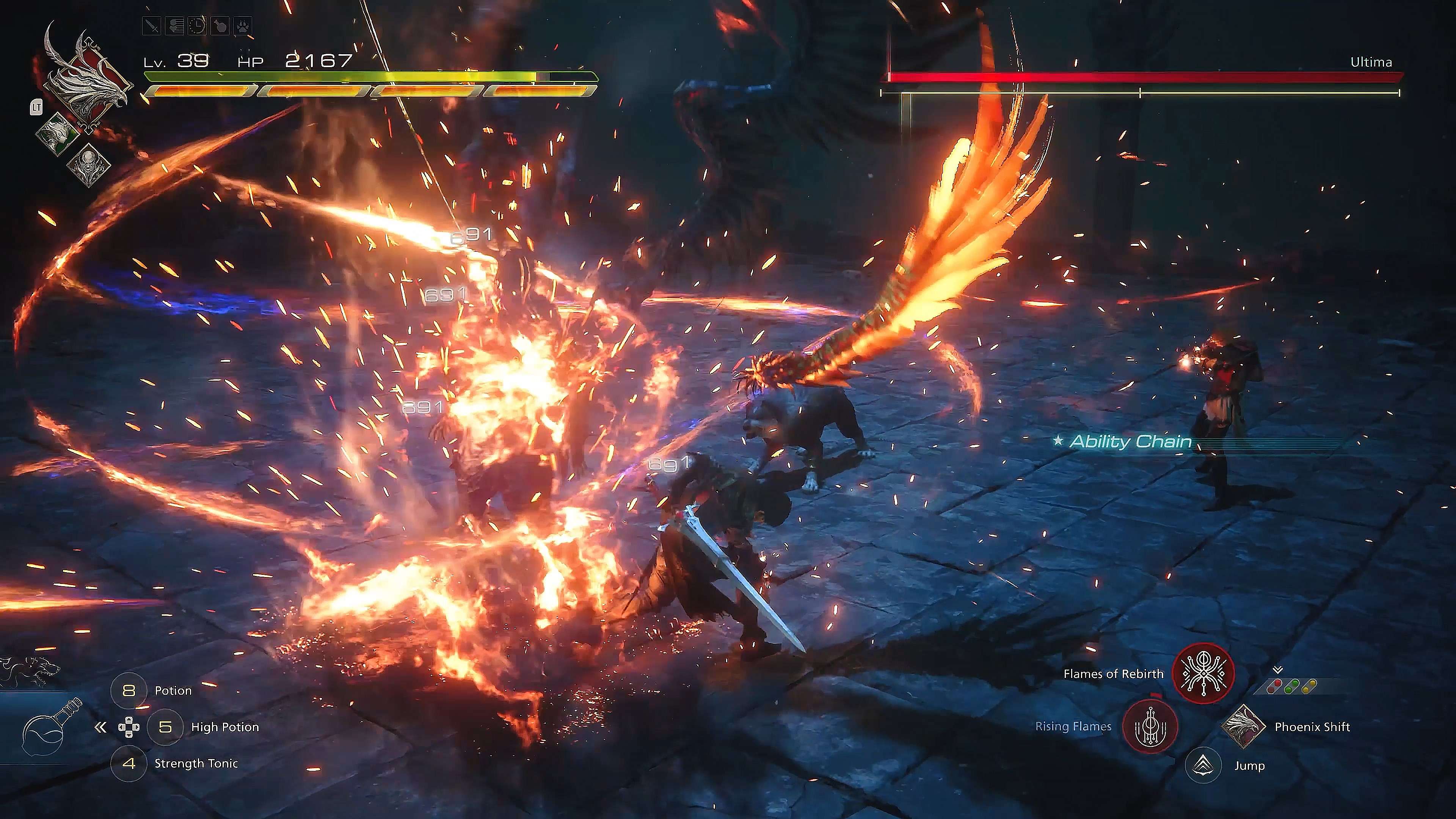Screen dimensions: 1456x819
Task: Choose the skull-faced Eikon diamond icon
Action: click(x=88, y=165)
